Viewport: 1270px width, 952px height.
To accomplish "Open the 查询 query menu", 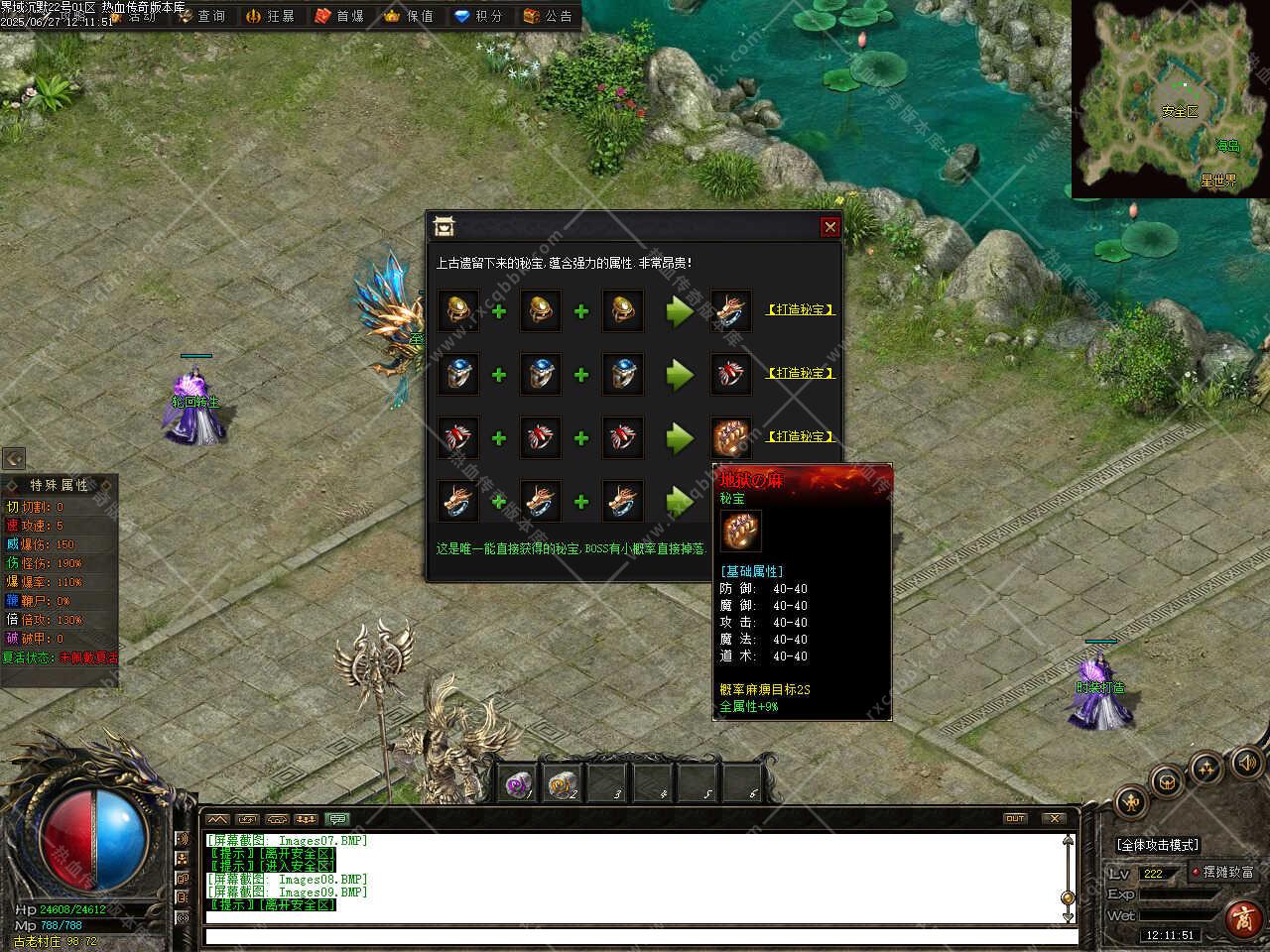I will (201, 16).
